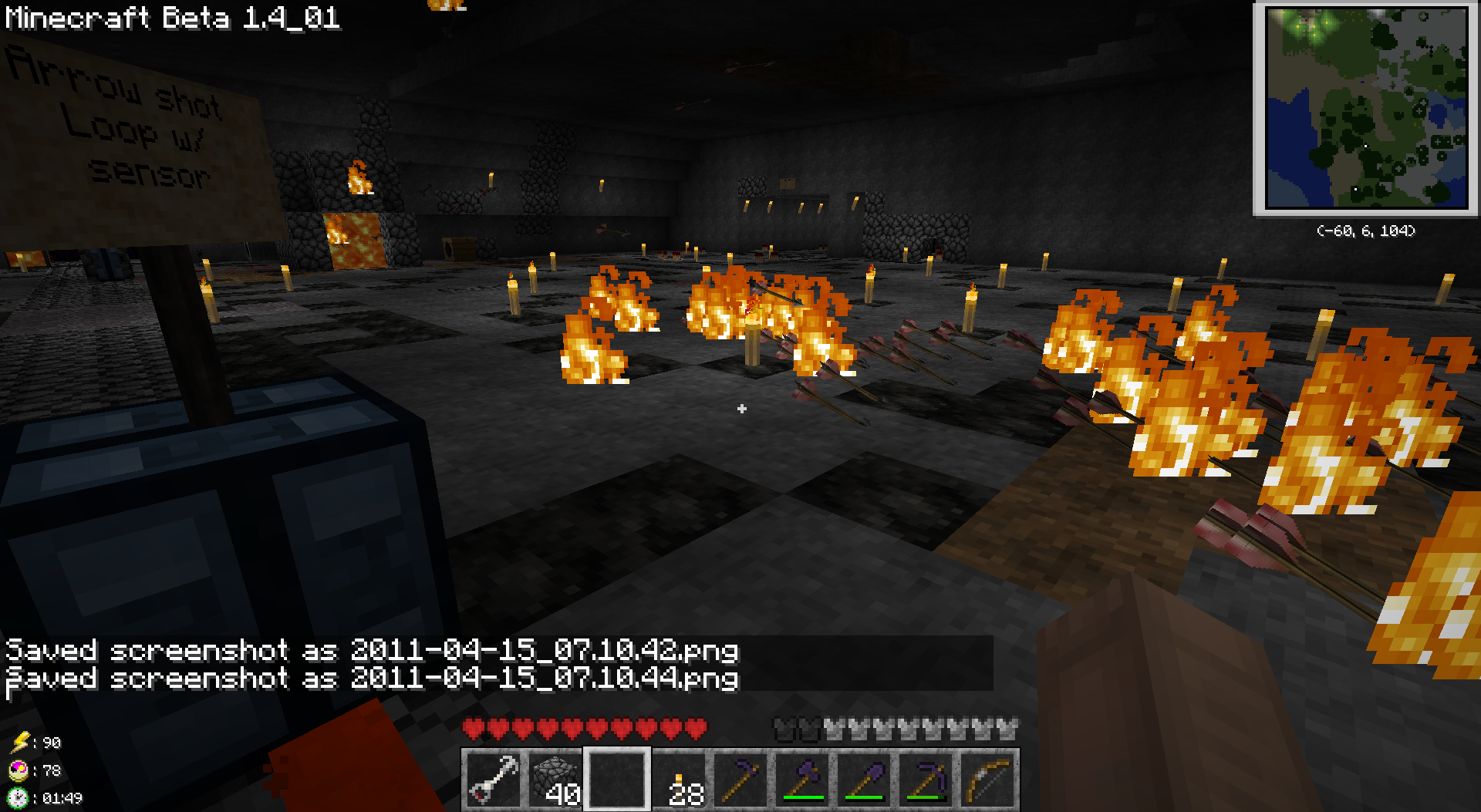Switch to the purple shovel slot
This screenshot has height=812, width=1481.
(864, 780)
